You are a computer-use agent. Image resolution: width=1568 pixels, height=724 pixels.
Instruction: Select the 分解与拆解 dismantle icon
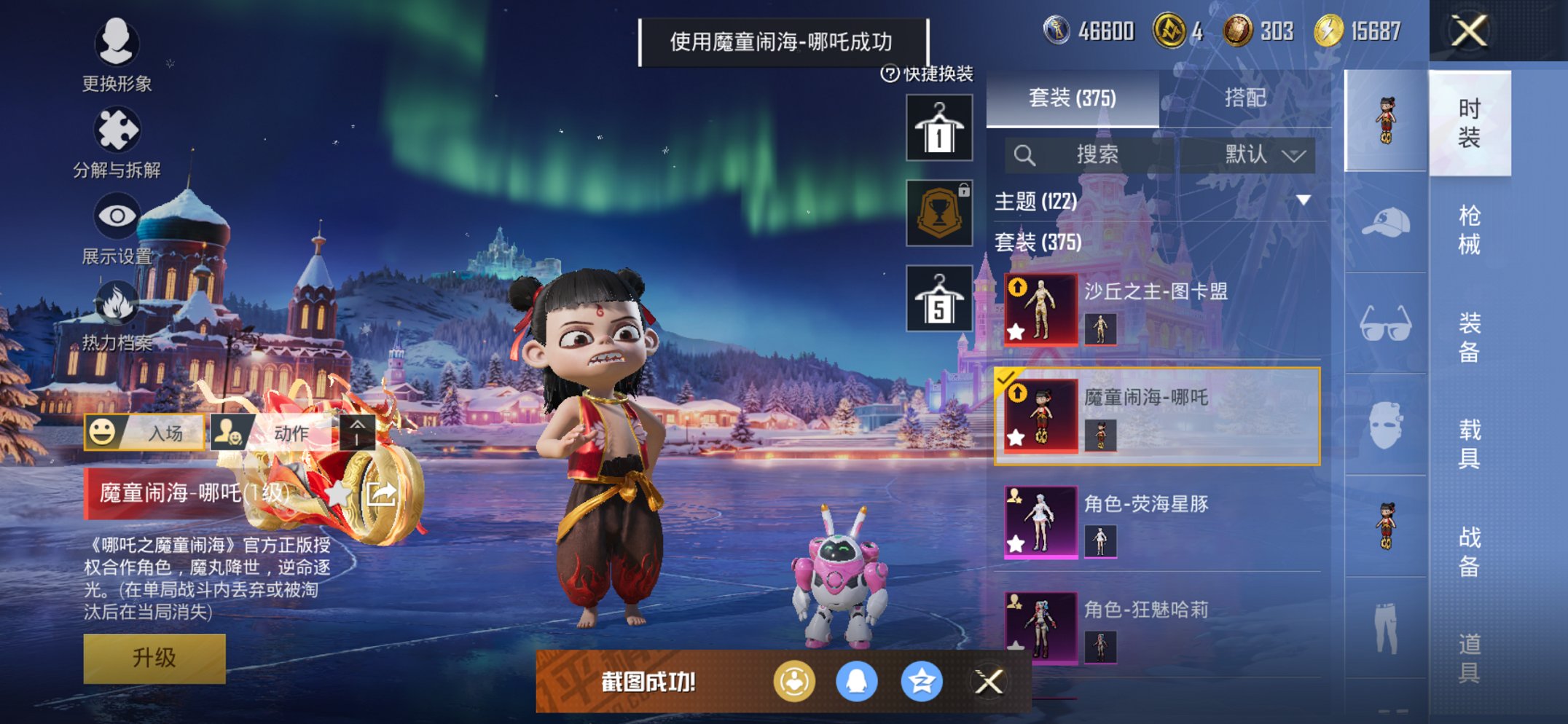(118, 131)
